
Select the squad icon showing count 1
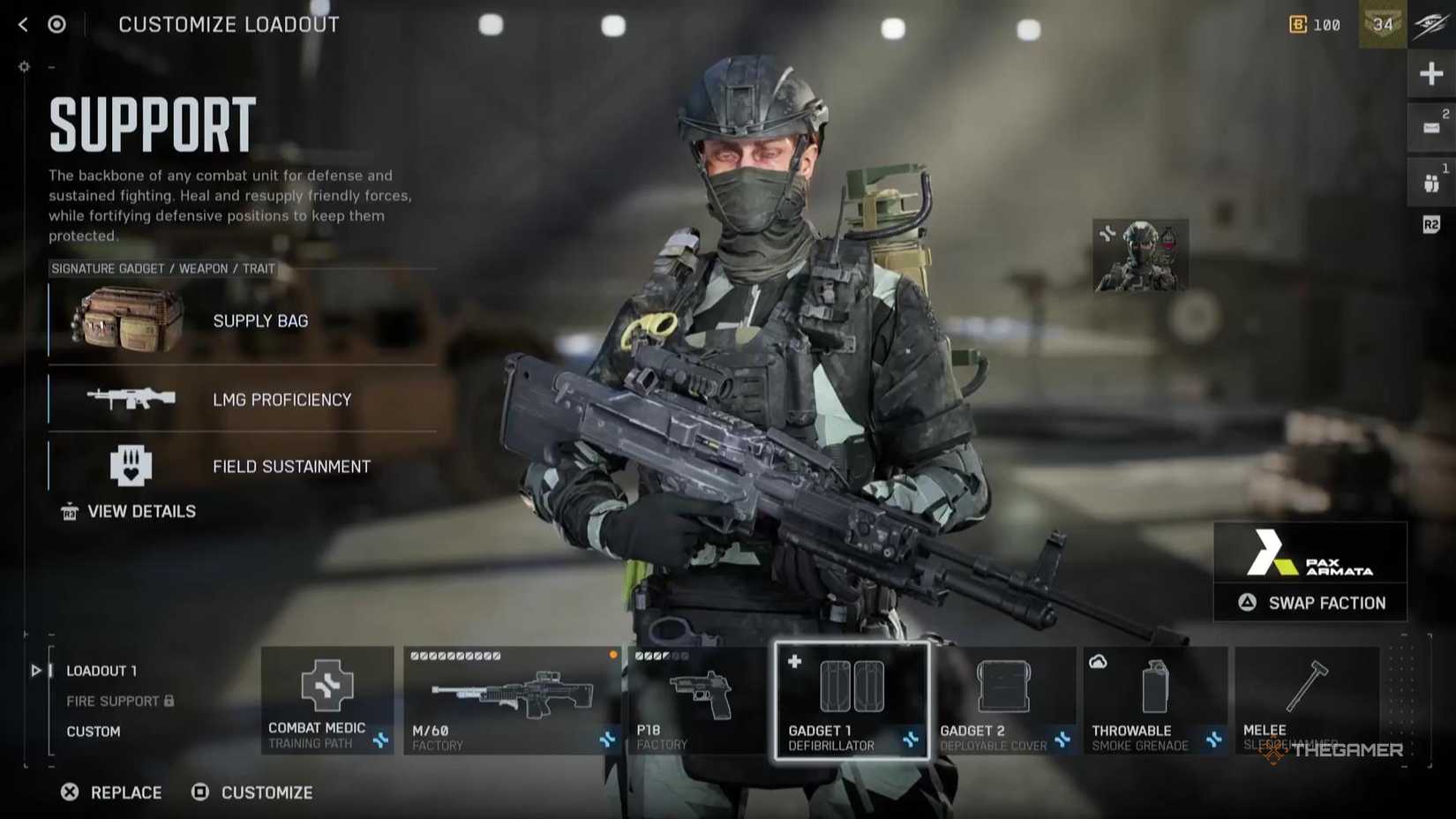point(1431,177)
